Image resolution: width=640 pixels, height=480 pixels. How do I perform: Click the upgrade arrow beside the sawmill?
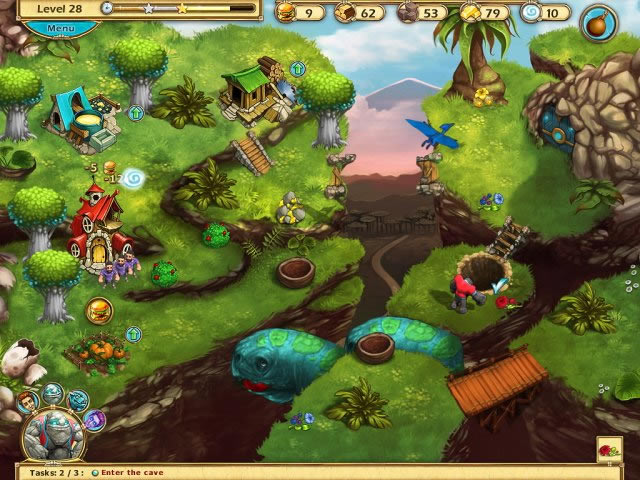coord(297,69)
